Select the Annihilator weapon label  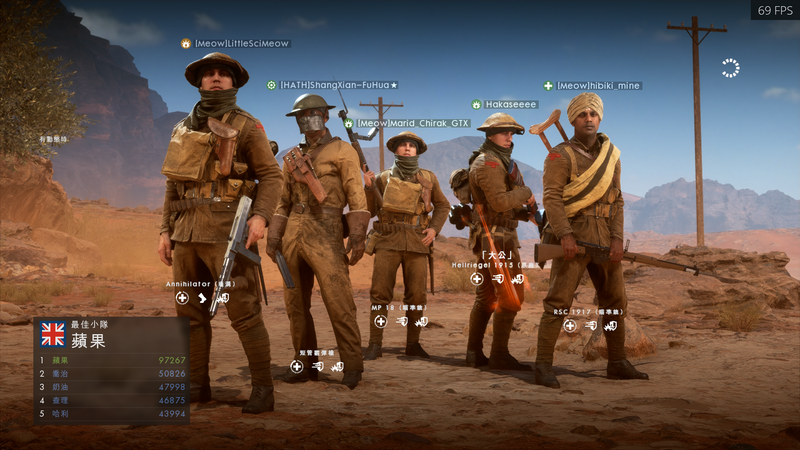click(x=200, y=284)
